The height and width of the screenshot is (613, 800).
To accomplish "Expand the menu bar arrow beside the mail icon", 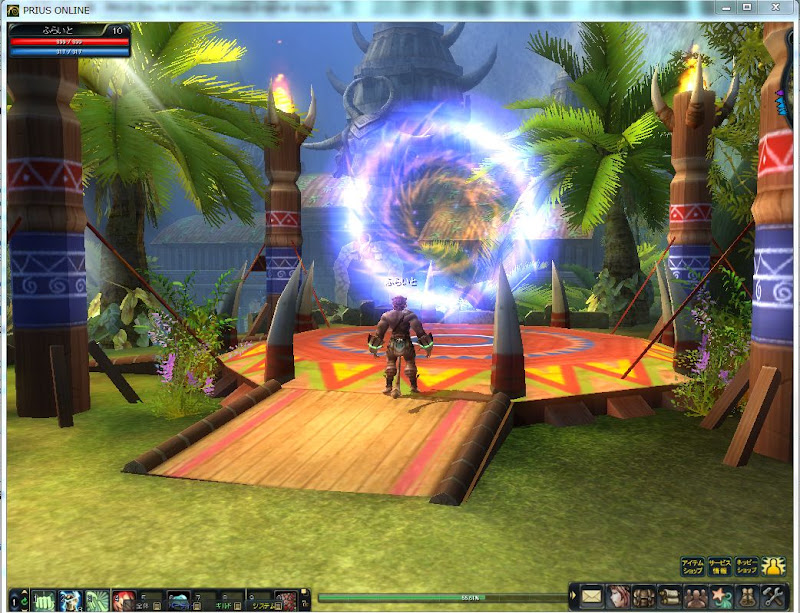I will coord(573,598).
